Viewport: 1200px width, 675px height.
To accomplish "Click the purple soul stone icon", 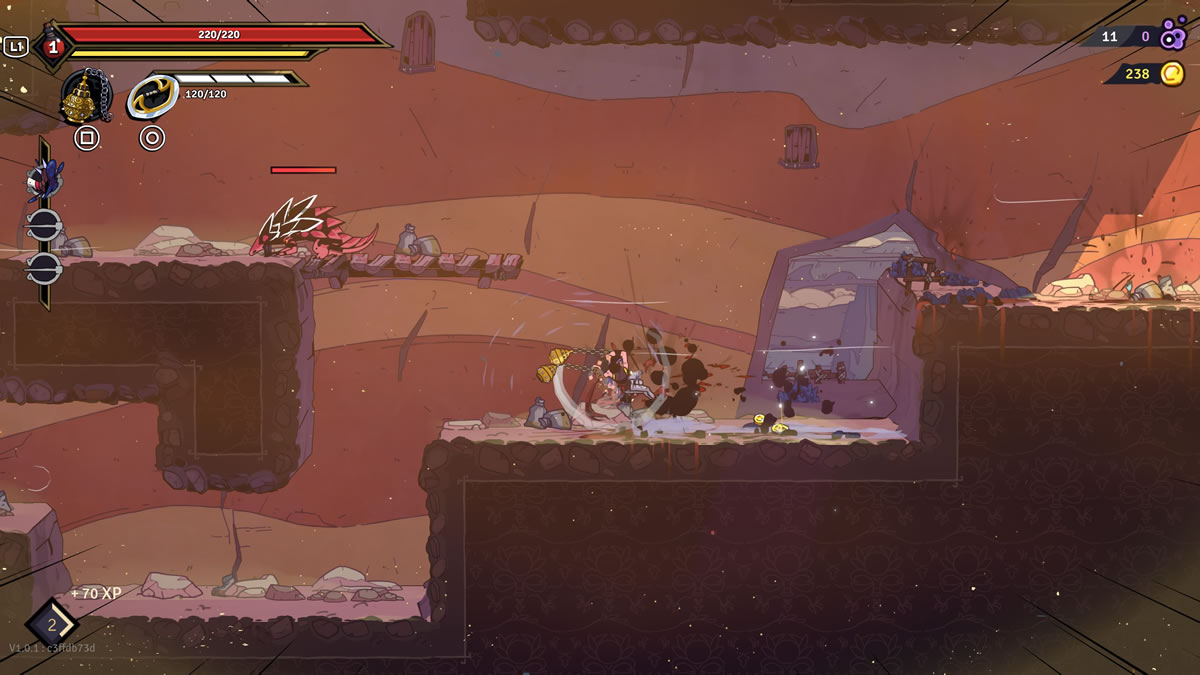I will [x=1173, y=37].
